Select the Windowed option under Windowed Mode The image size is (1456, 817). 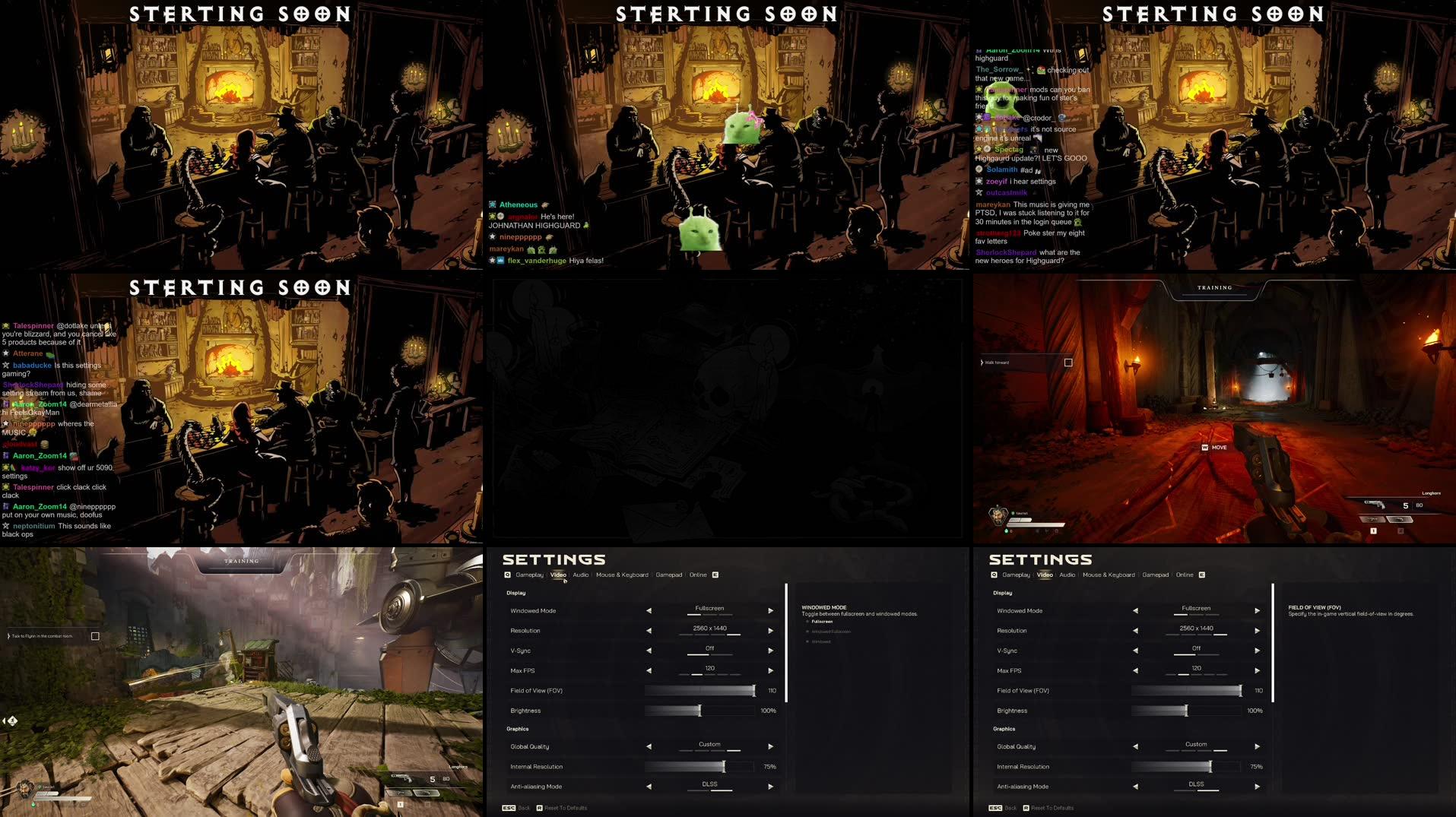820,641
